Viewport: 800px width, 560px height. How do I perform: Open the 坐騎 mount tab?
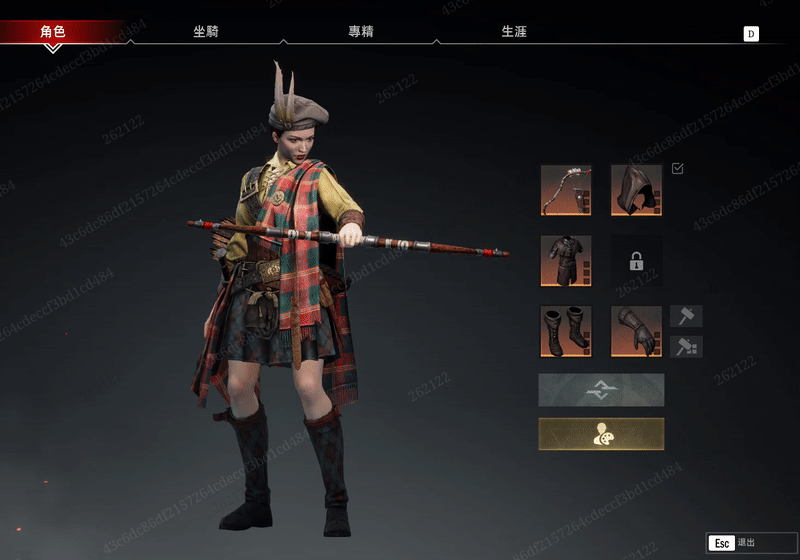[x=206, y=31]
